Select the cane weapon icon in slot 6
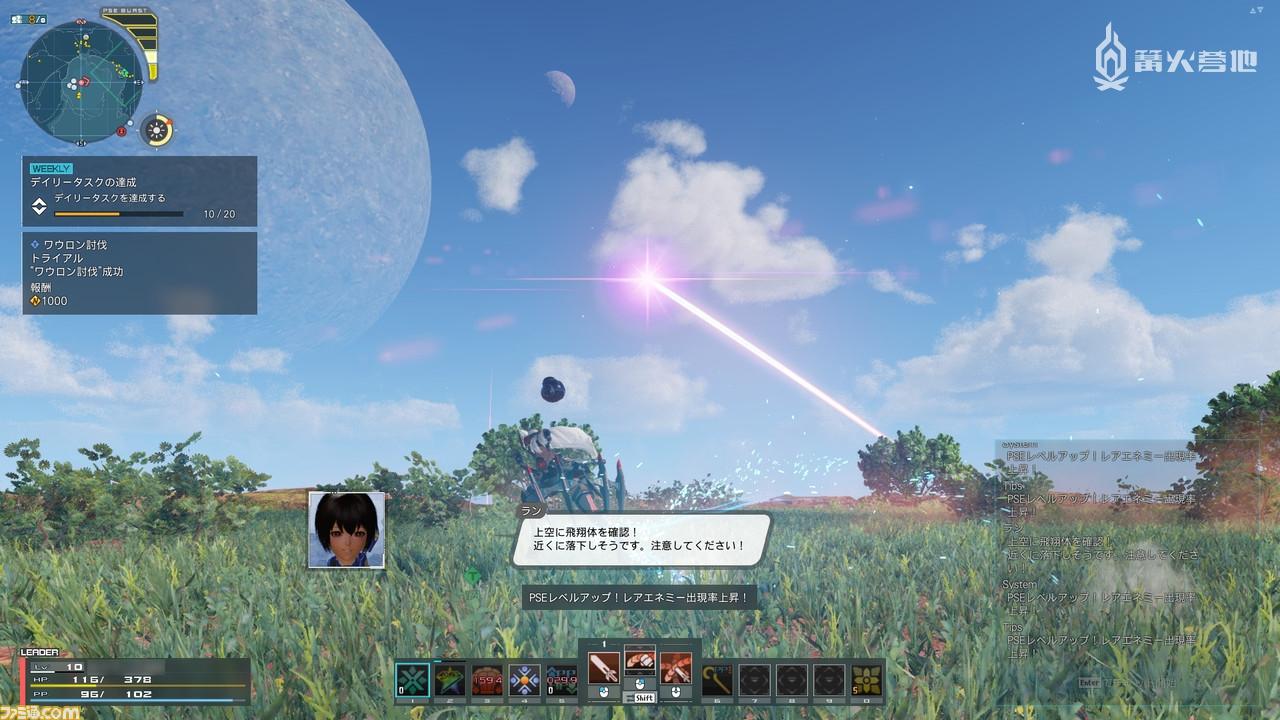This screenshot has height=720, width=1280. 718,678
